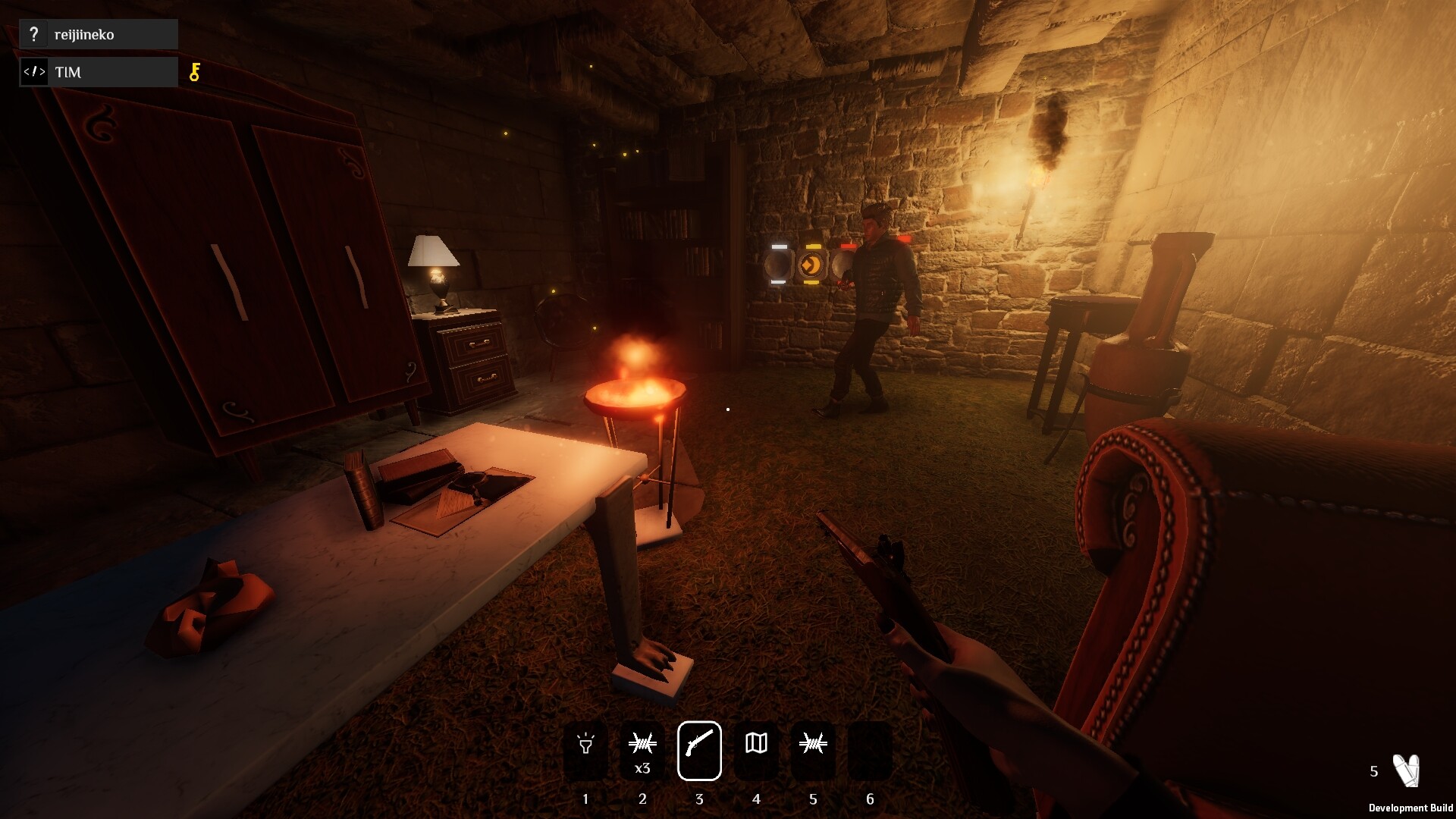Click the crosshair dot at screen center

(x=726, y=409)
